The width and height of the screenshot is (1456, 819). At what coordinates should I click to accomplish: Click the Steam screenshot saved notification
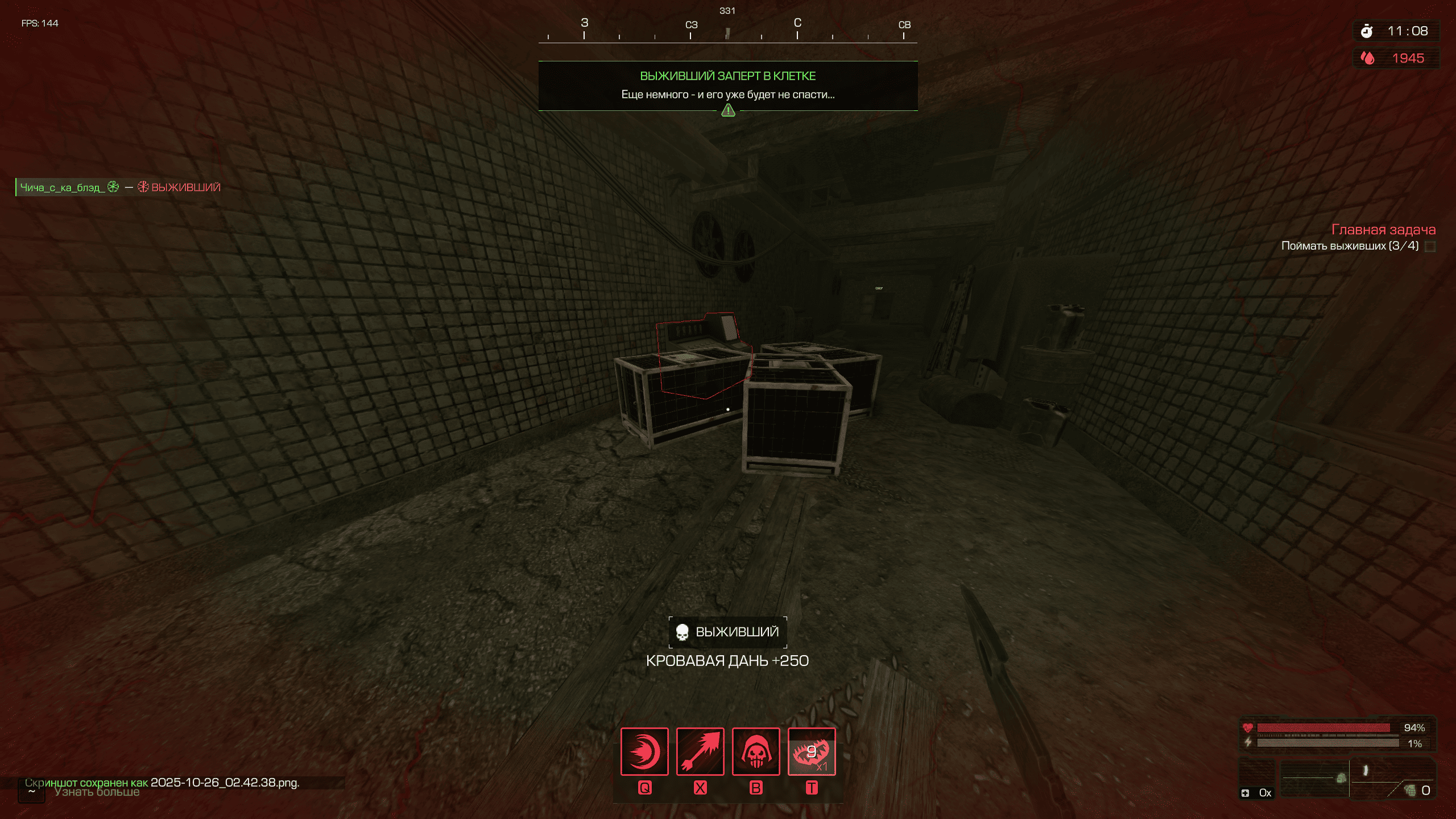tap(162, 783)
